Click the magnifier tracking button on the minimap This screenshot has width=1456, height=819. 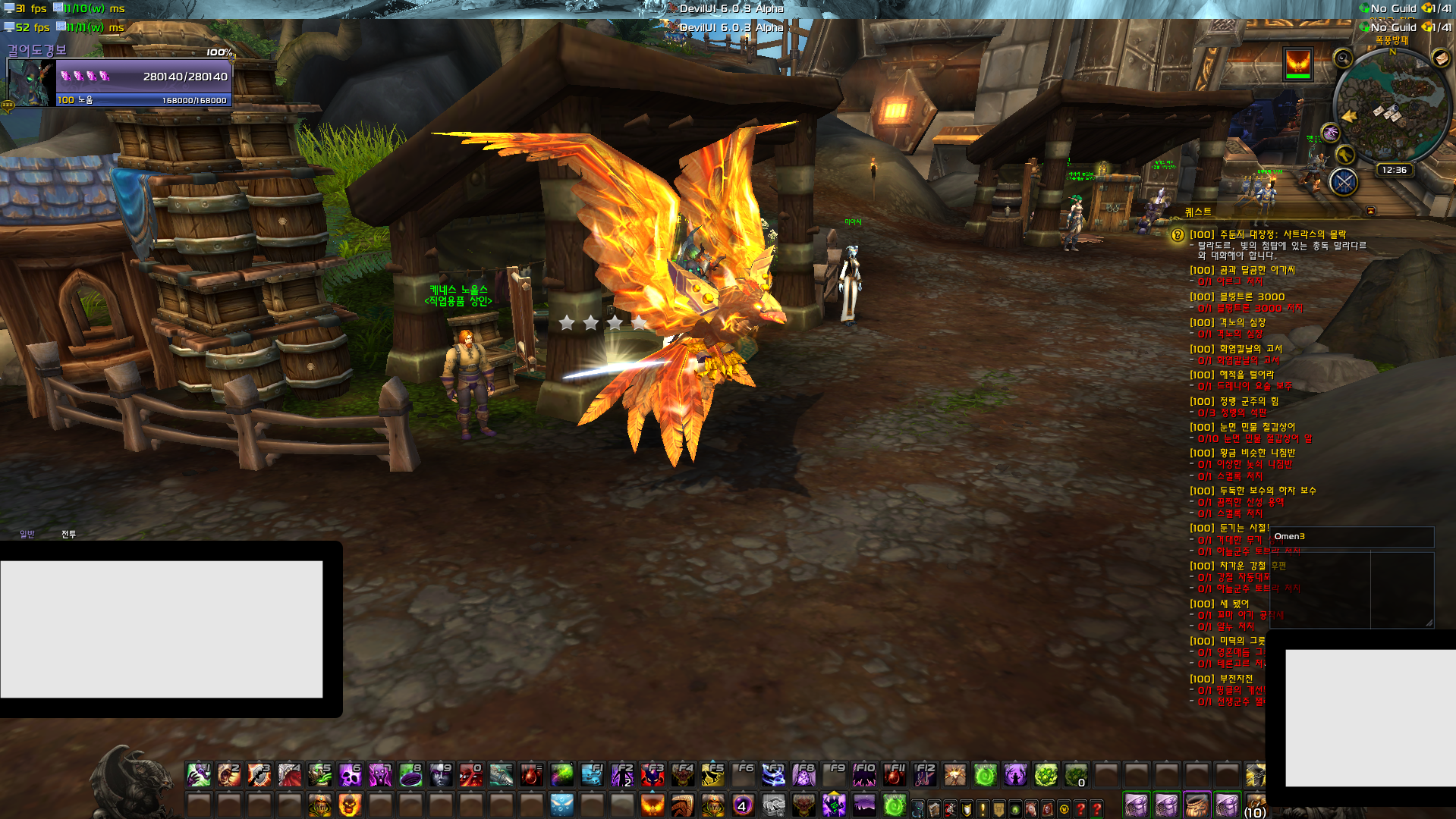[x=1343, y=58]
